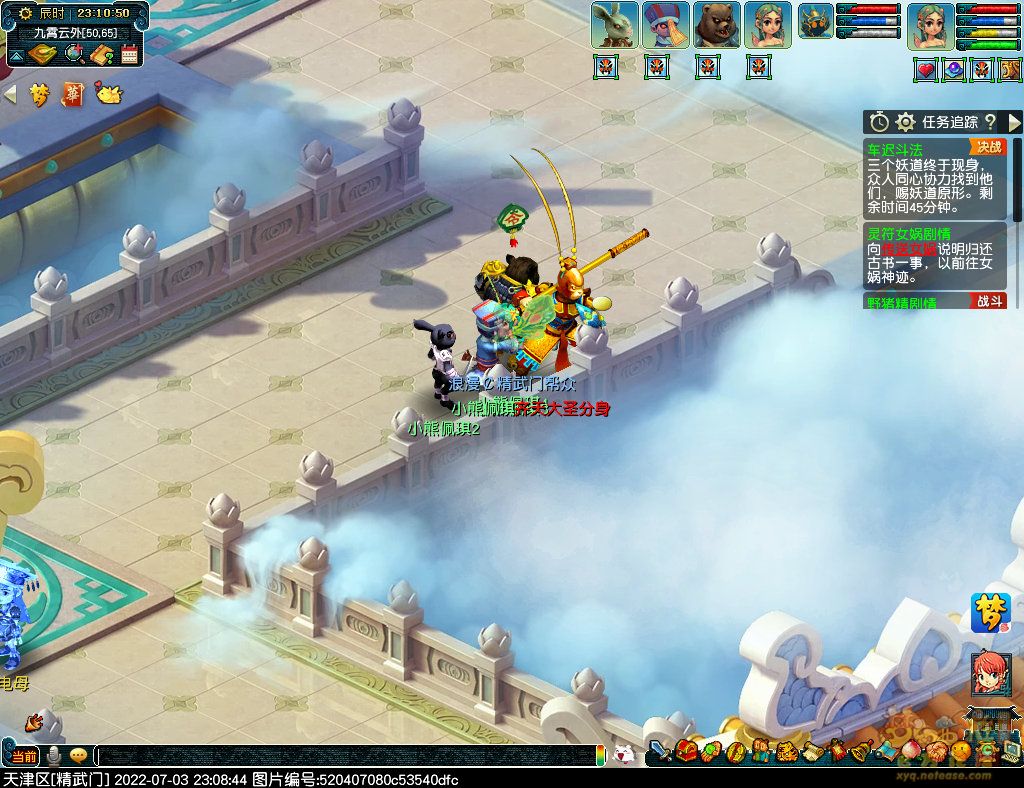1024x788 pixels.
Task: Click the guidebook with question mark
Action: (x=101, y=54)
